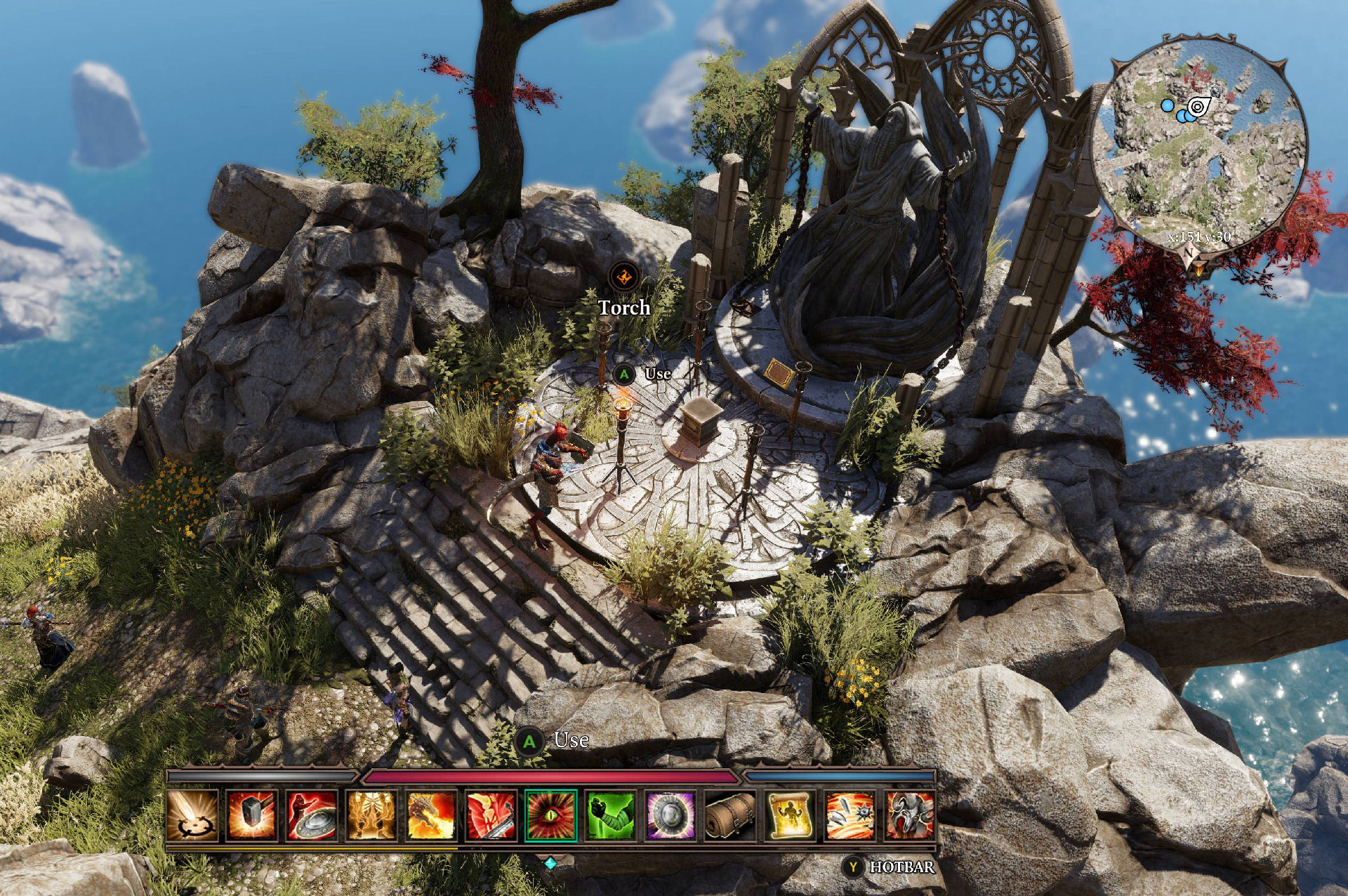Viewport: 1348px width, 896px height.
Task: Click the bedroll item slot
Action: pyautogui.click(x=730, y=815)
